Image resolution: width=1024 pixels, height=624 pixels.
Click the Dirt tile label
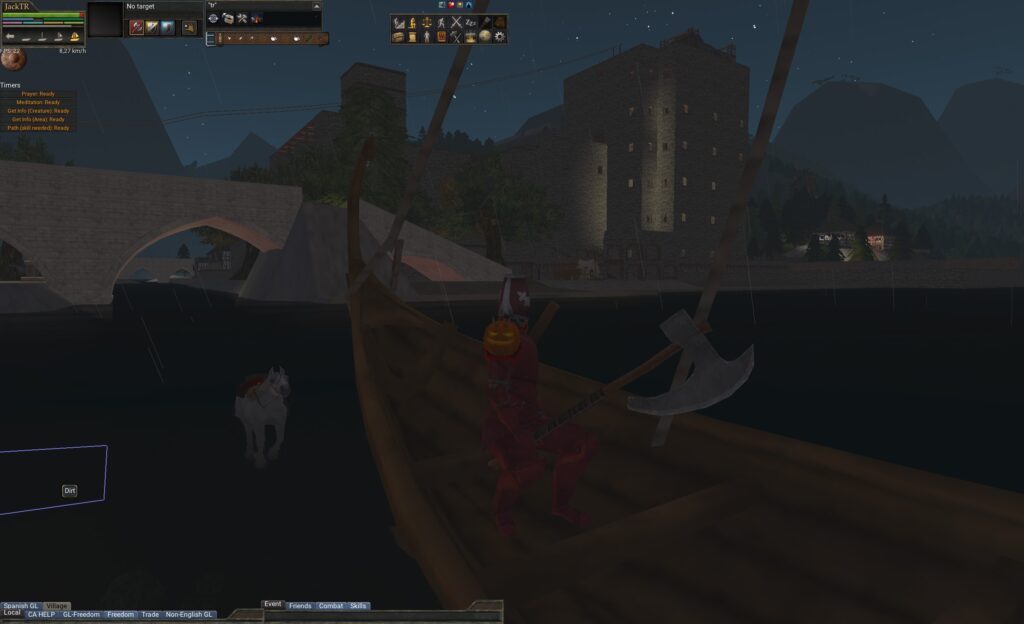click(x=70, y=491)
